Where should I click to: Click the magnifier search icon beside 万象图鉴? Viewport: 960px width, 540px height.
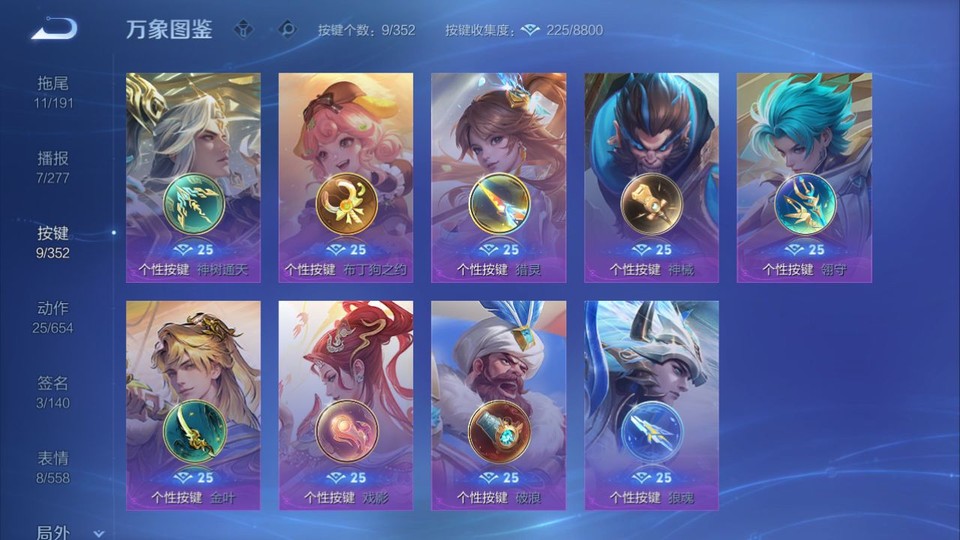coord(287,29)
